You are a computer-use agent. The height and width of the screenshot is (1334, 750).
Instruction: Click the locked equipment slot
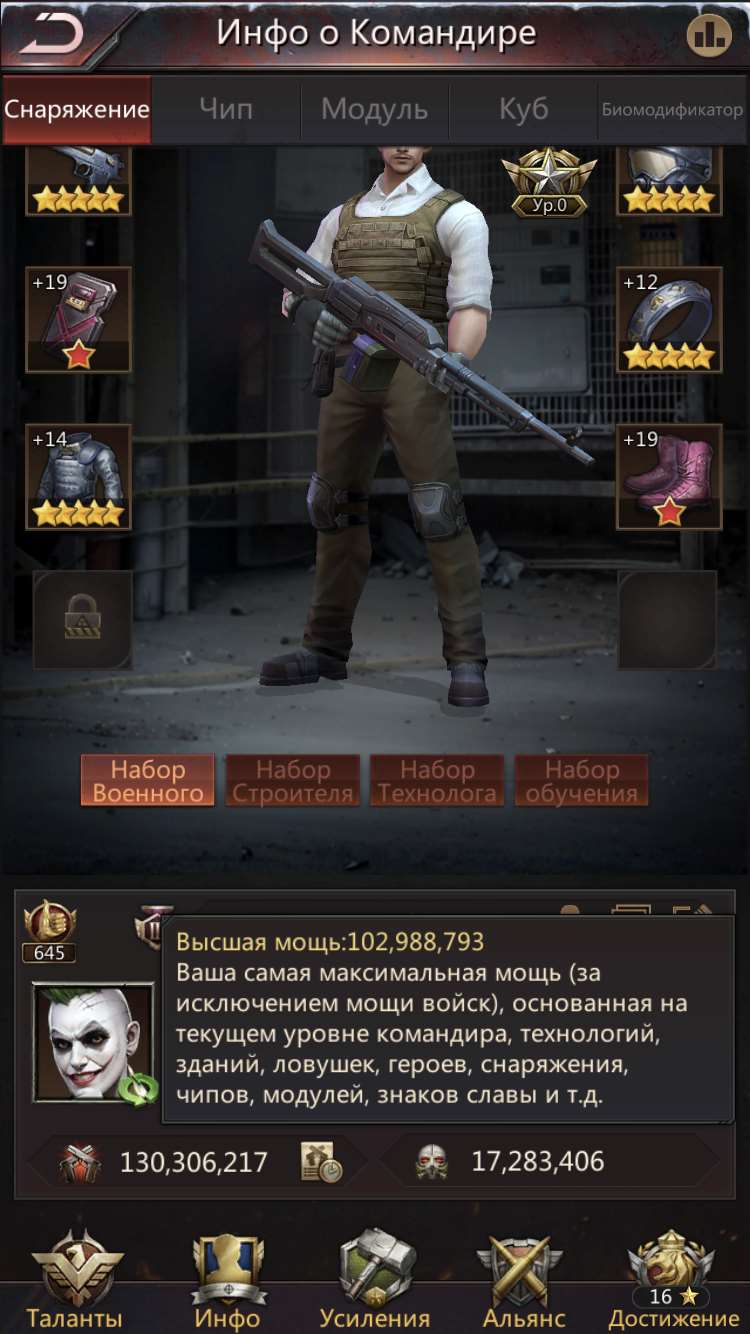(x=83, y=620)
